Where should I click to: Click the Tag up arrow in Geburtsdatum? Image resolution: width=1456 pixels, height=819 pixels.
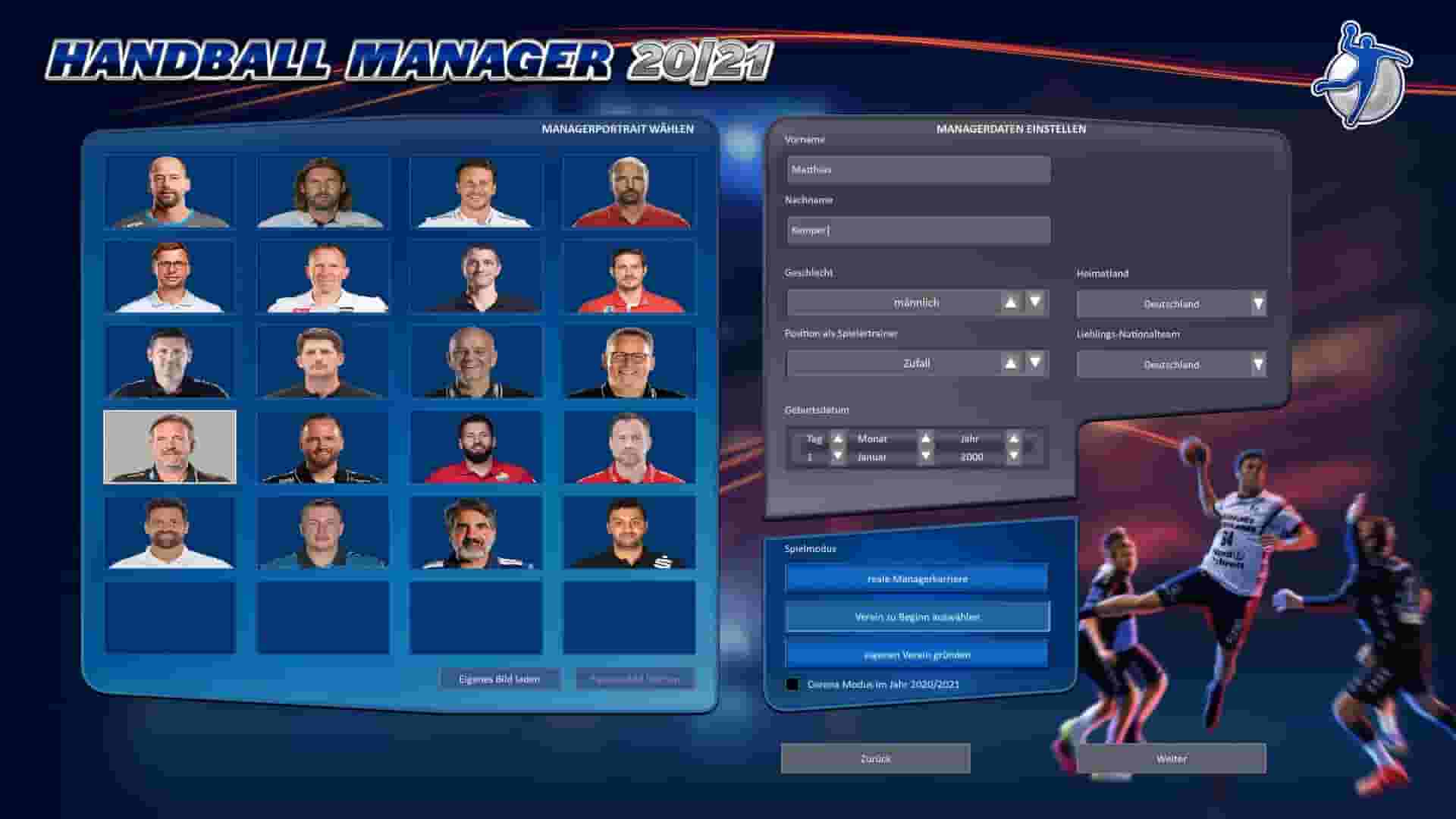point(837,438)
